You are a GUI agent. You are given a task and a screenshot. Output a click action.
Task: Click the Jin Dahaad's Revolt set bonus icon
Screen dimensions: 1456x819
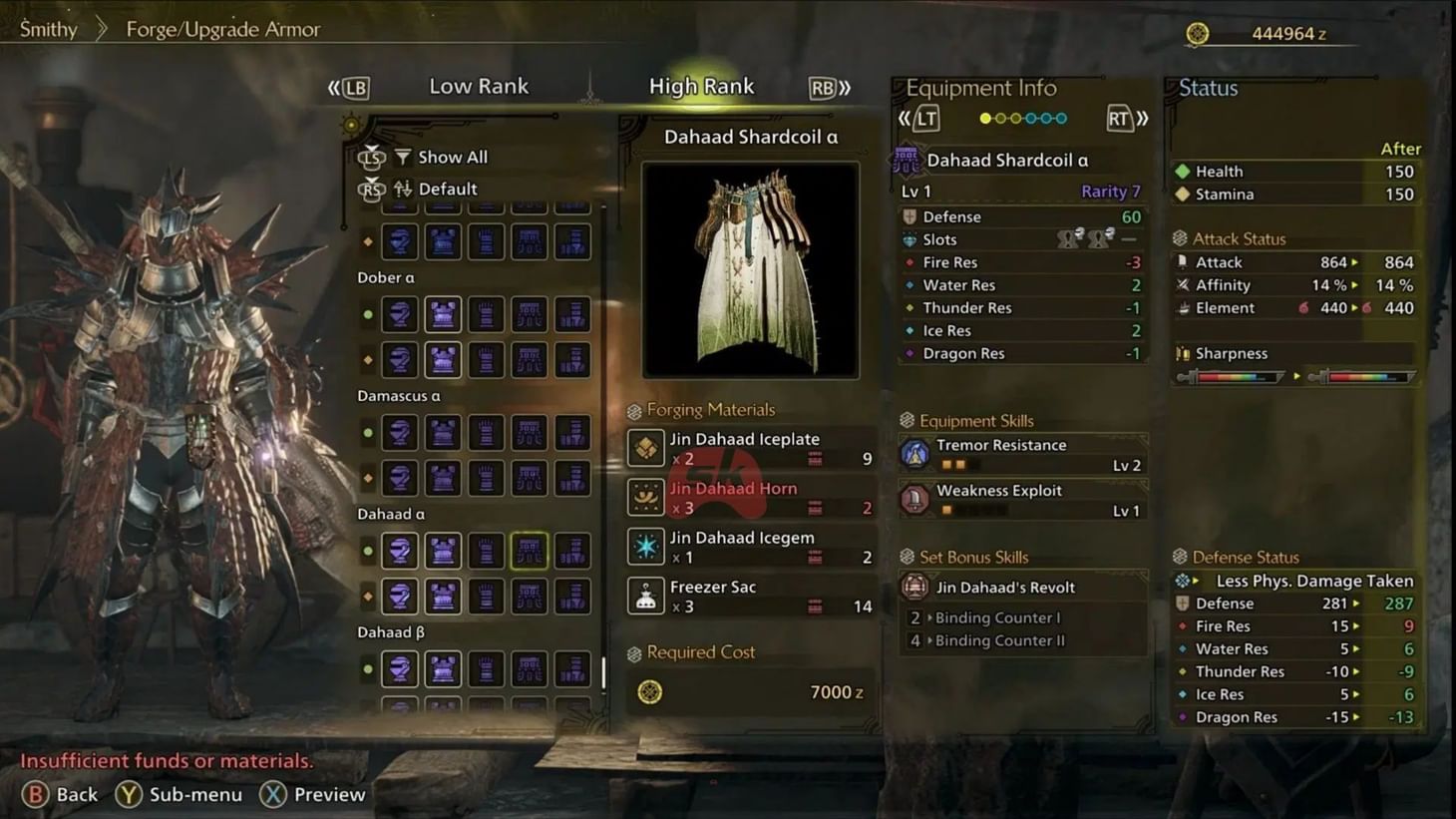coord(915,587)
